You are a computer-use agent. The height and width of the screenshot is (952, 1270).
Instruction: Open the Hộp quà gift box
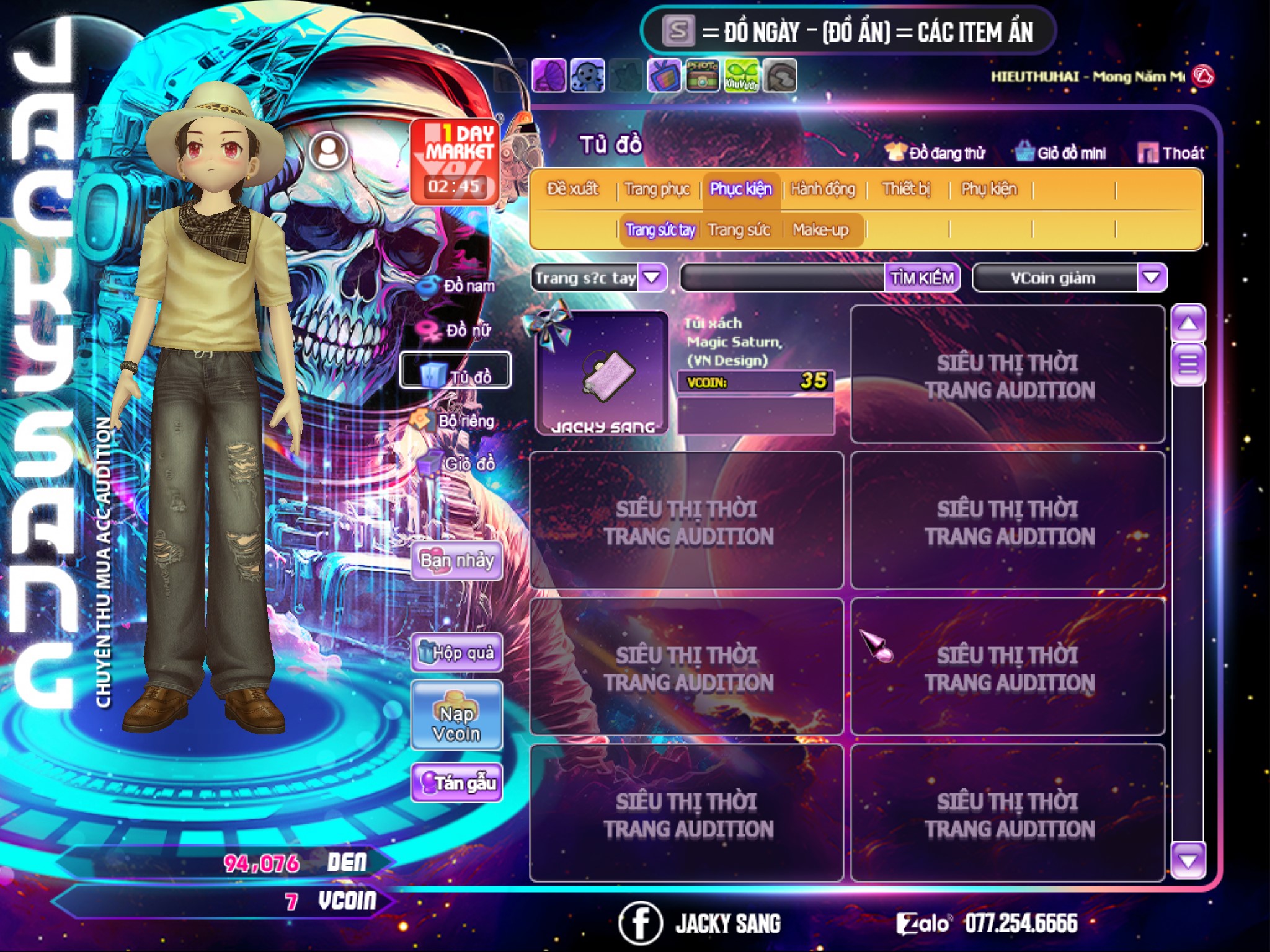tap(456, 653)
